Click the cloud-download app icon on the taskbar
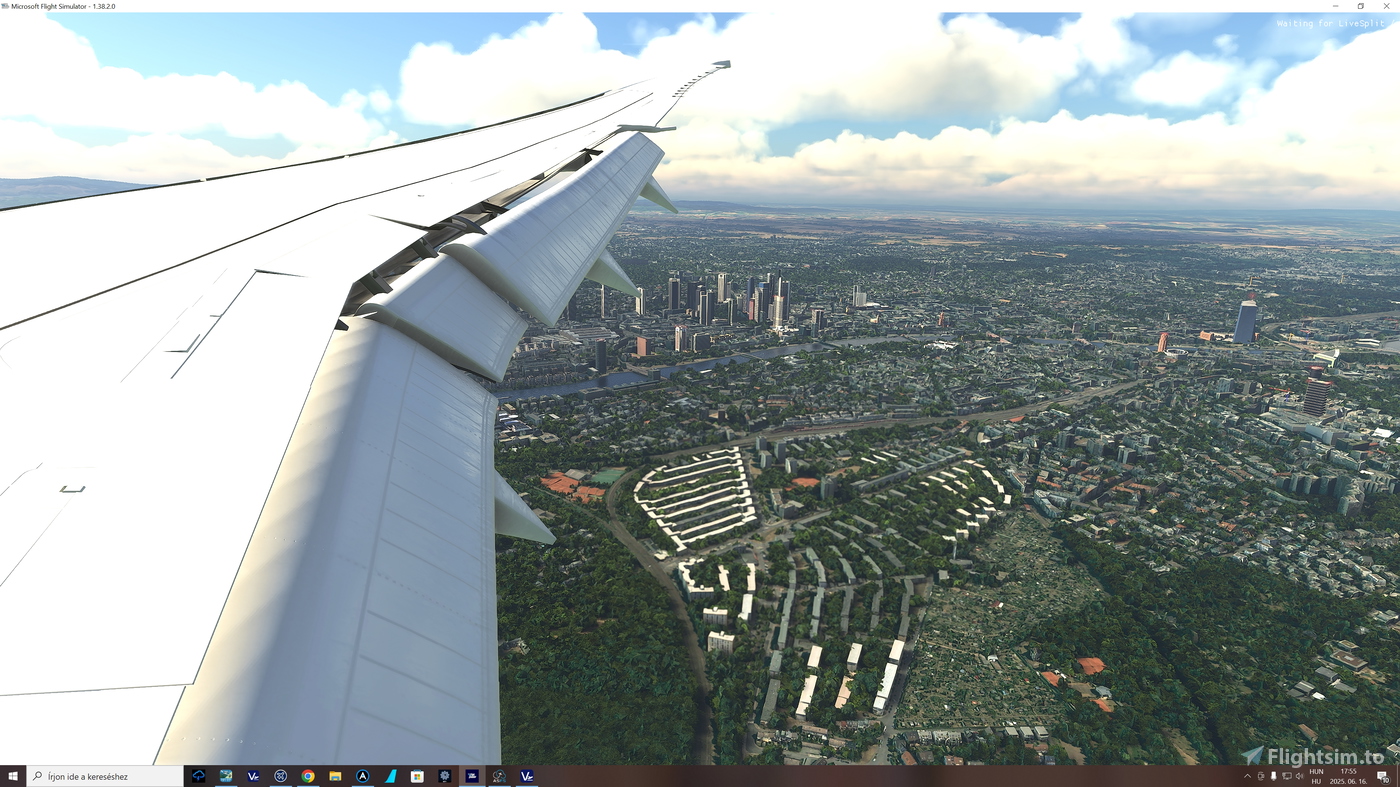1400x787 pixels. (199, 775)
